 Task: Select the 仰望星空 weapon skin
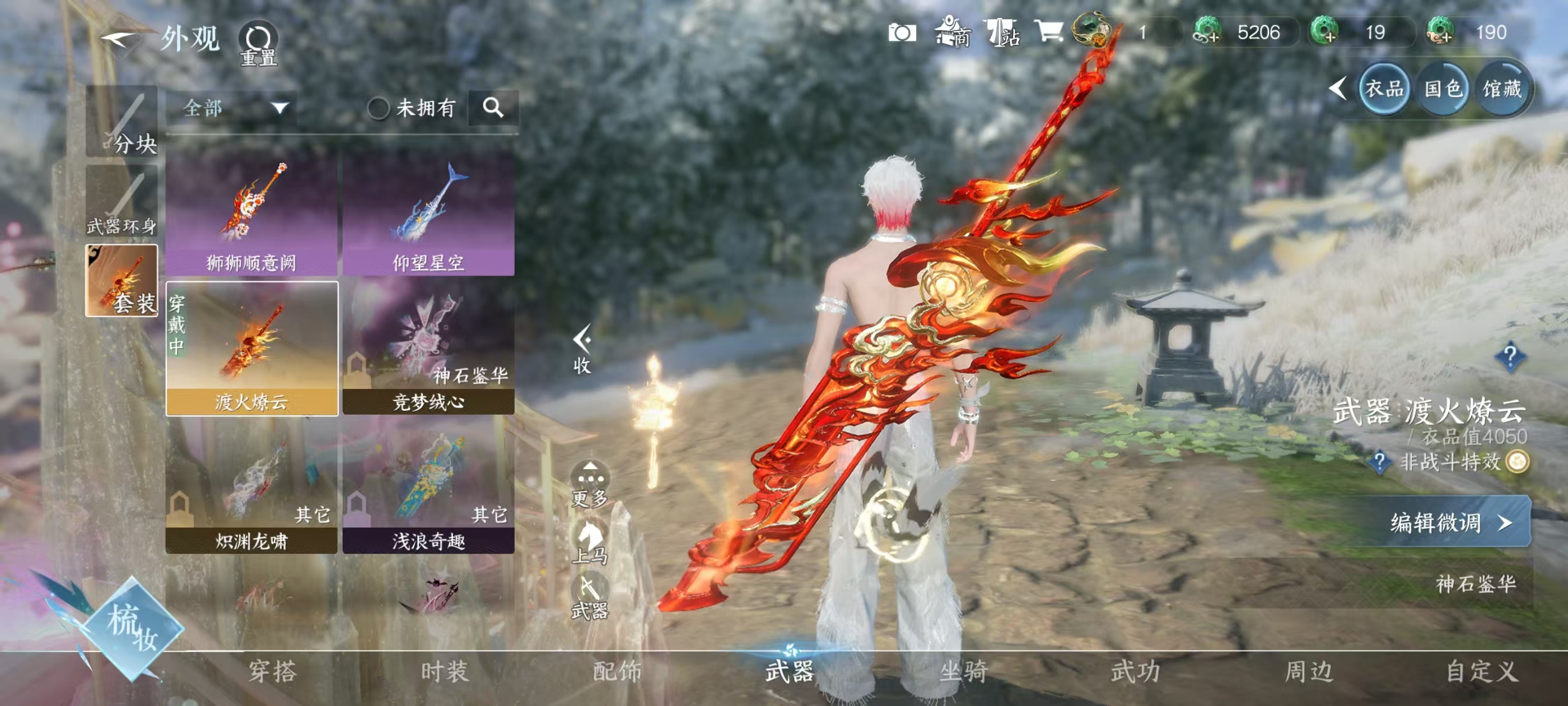tap(428, 215)
